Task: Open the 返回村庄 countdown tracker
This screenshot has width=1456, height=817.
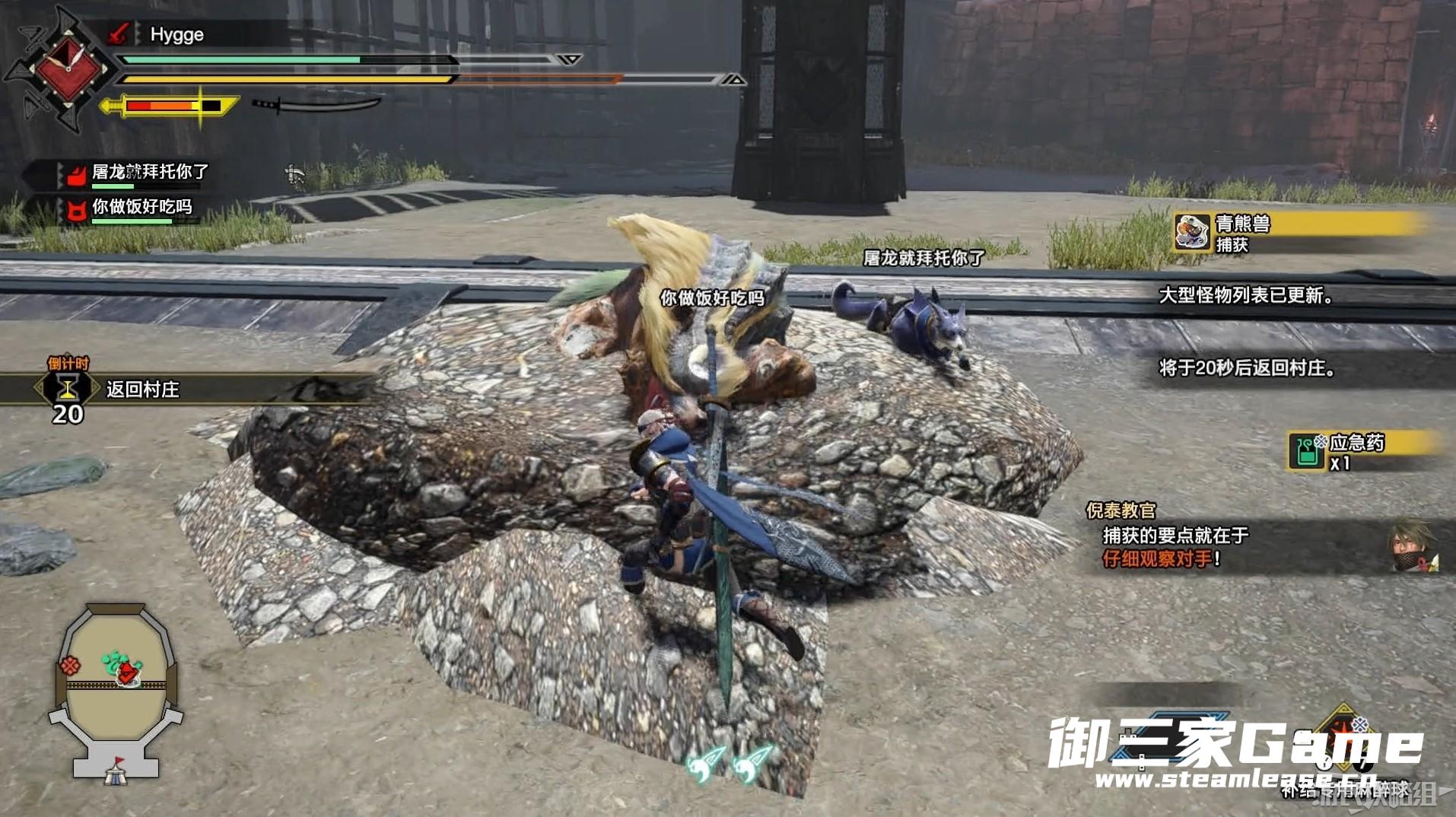Action: pos(142,389)
